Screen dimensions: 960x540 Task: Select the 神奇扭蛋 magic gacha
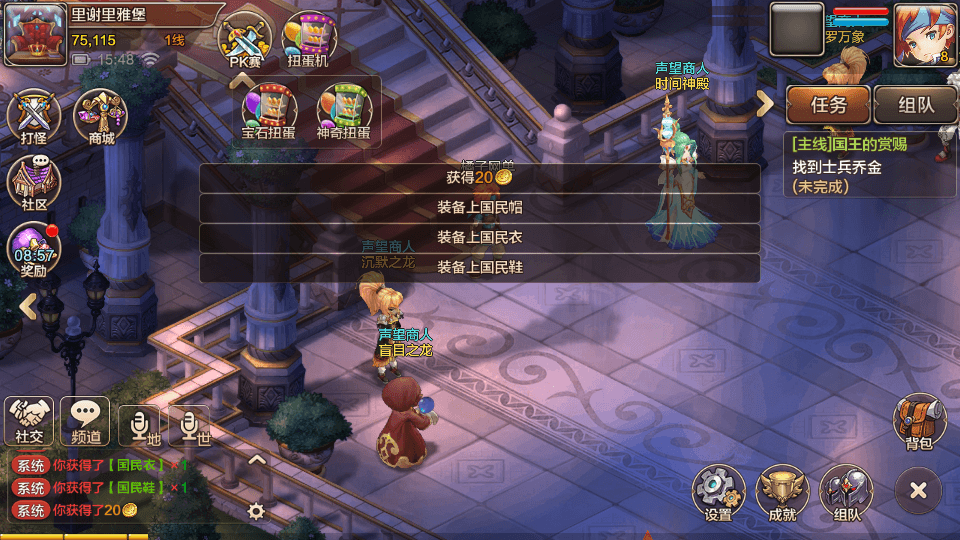(343, 110)
